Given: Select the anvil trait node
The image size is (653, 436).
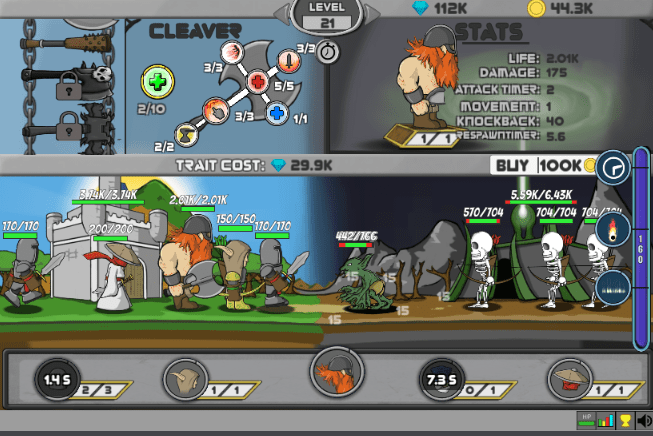Looking at the screenshot, I should (x=187, y=134).
